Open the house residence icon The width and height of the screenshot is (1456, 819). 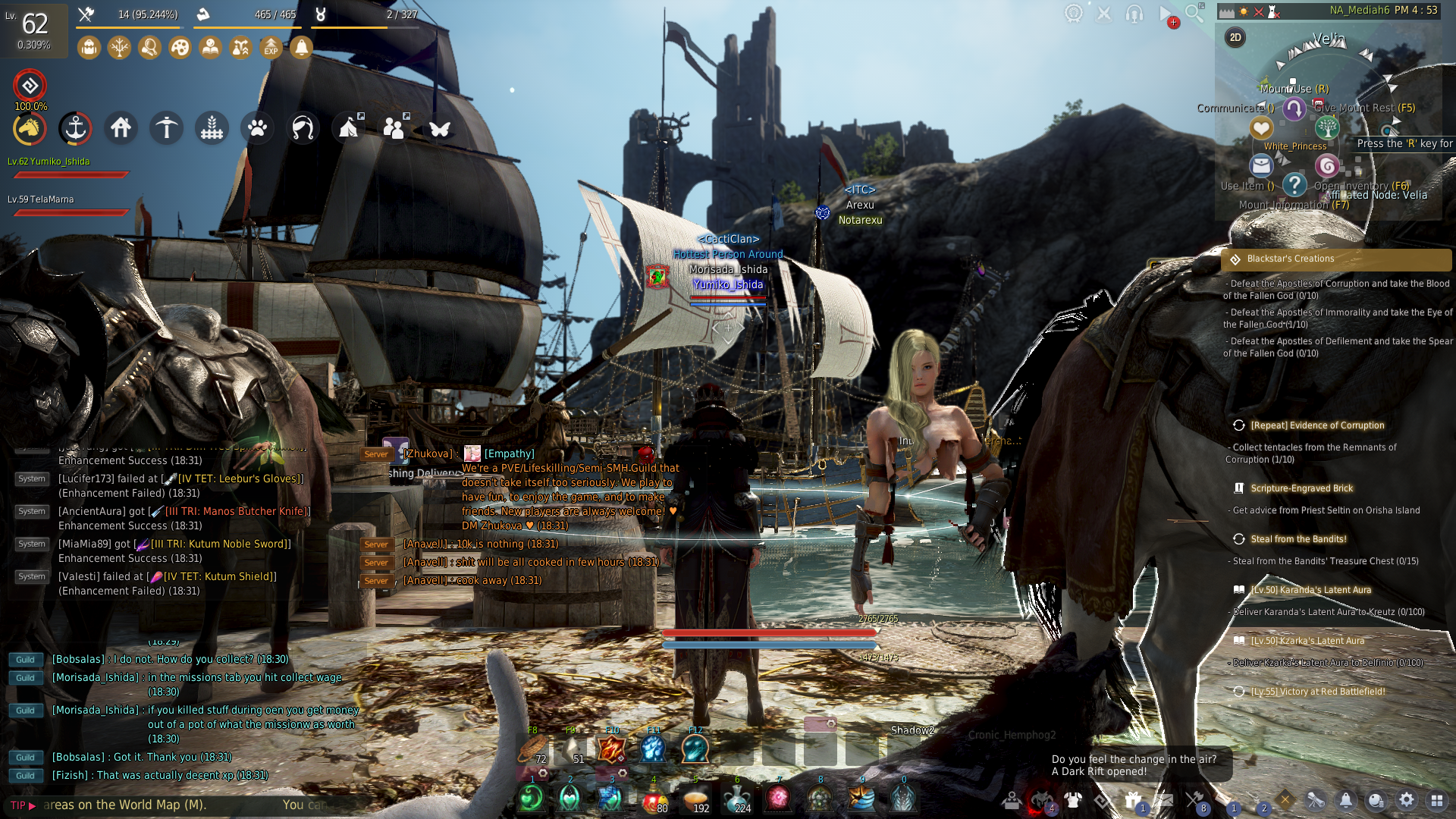coord(121,128)
